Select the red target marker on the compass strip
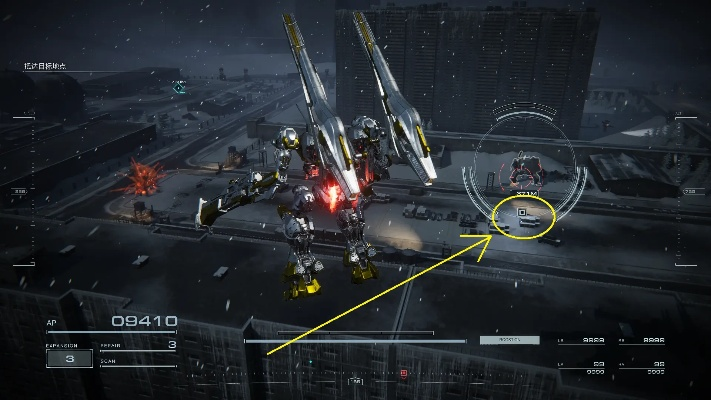 tap(404, 374)
